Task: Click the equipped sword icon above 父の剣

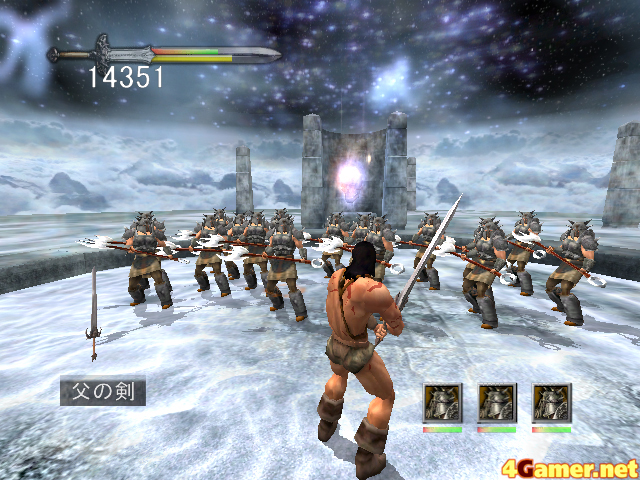Action: coord(94,314)
